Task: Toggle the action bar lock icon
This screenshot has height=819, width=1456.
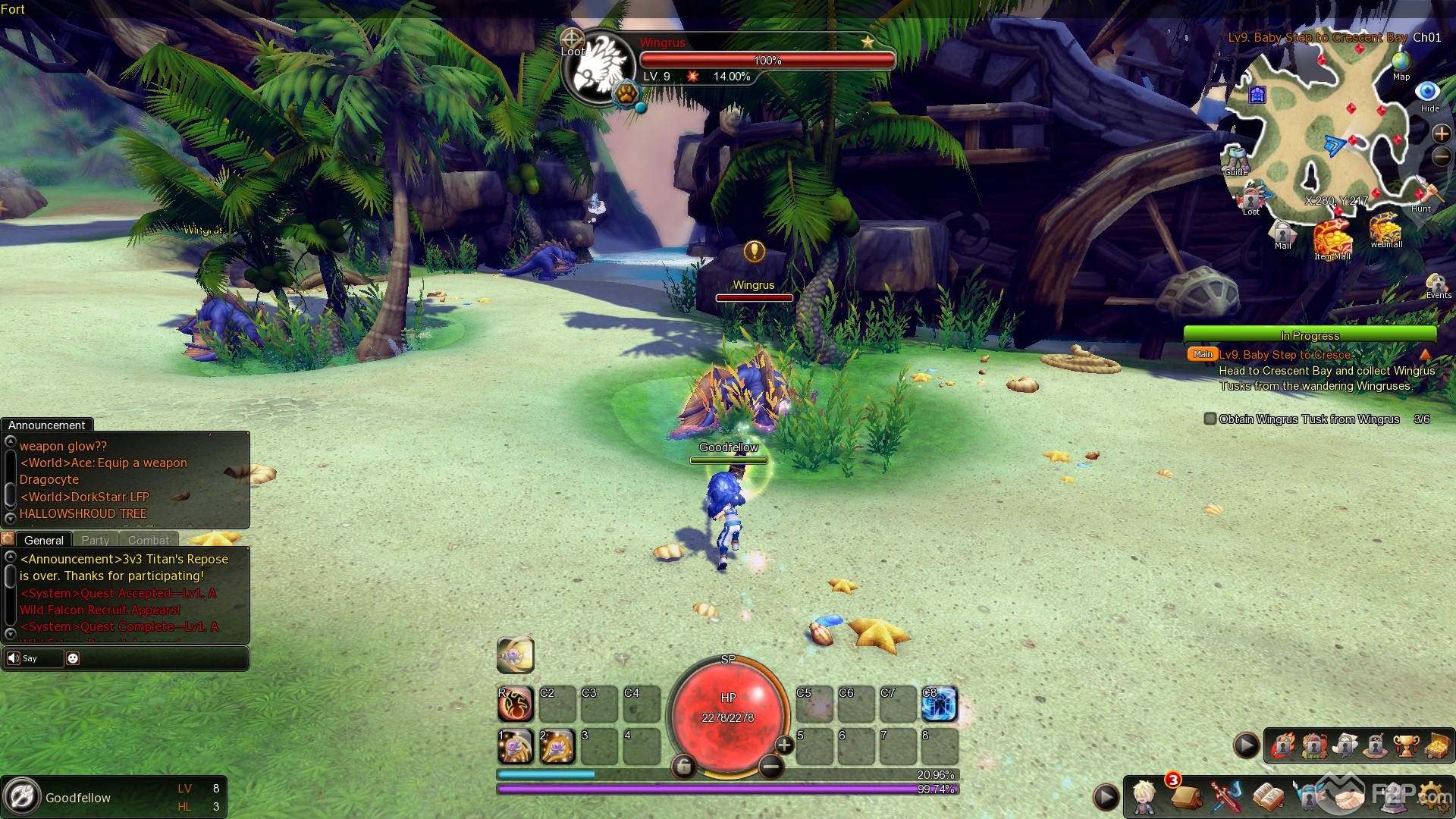Action: click(685, 767)
